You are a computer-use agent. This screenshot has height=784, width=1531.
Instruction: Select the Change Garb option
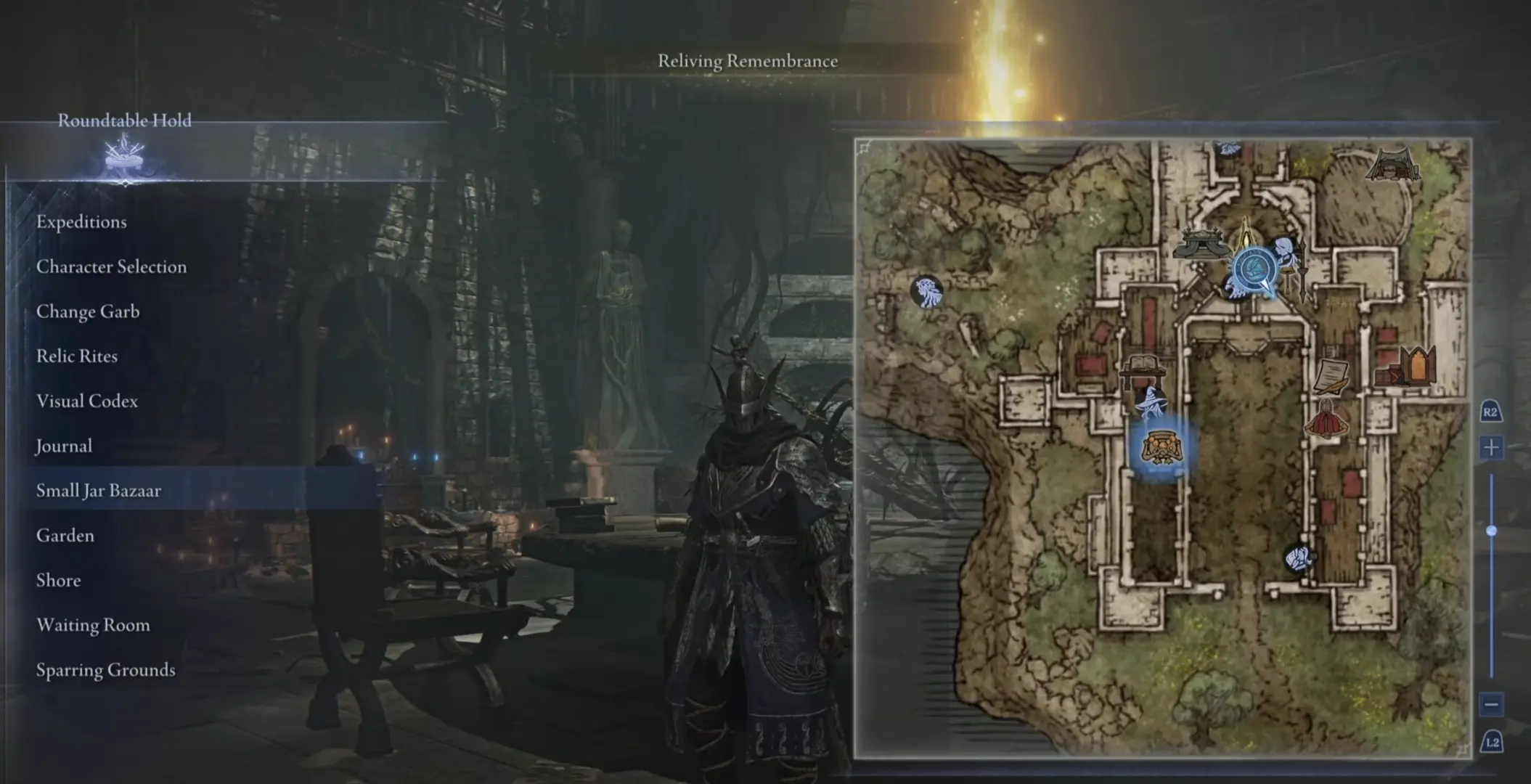coord(88,312)
